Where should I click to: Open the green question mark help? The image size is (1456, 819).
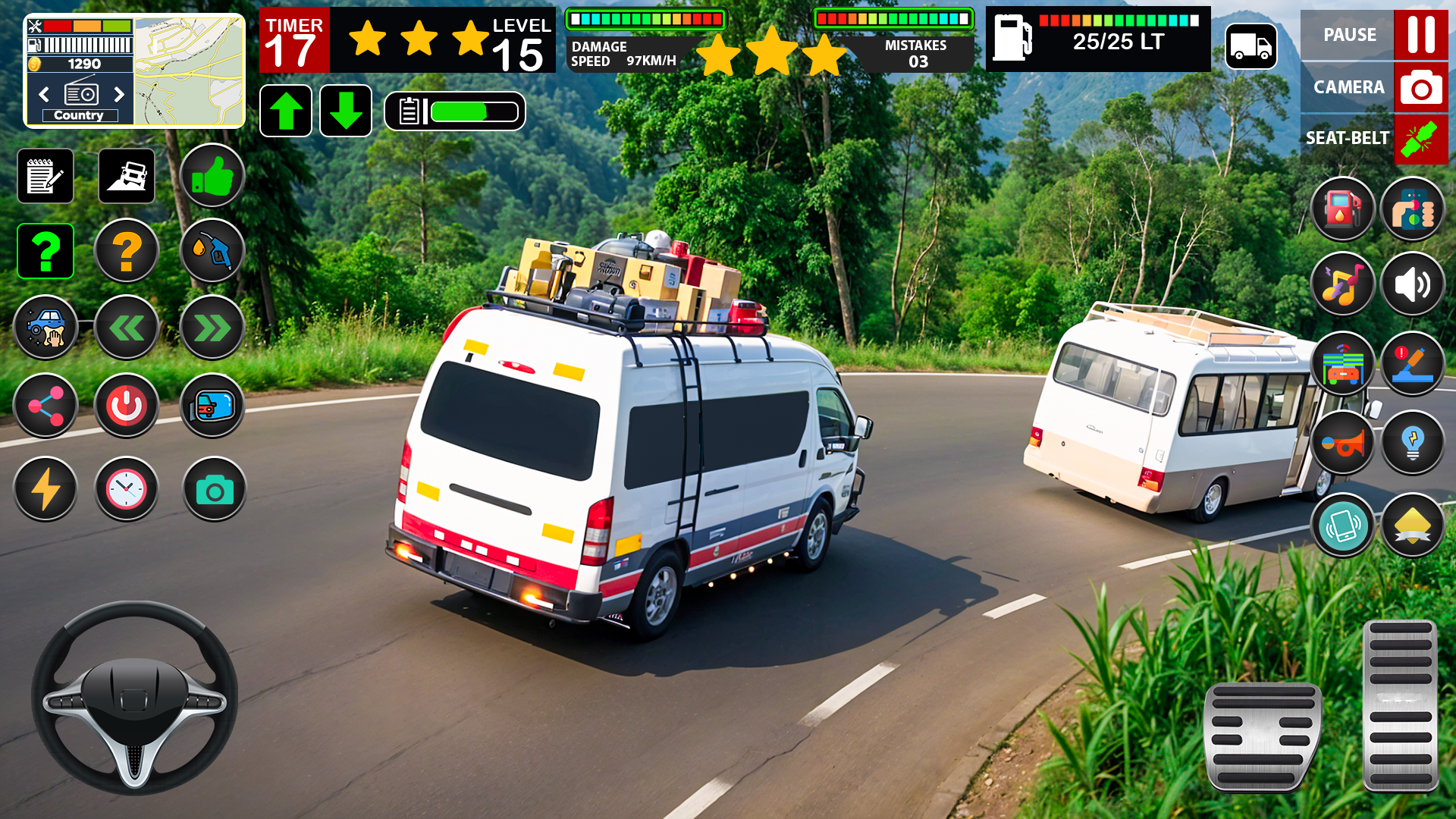[x=45, y=251]
